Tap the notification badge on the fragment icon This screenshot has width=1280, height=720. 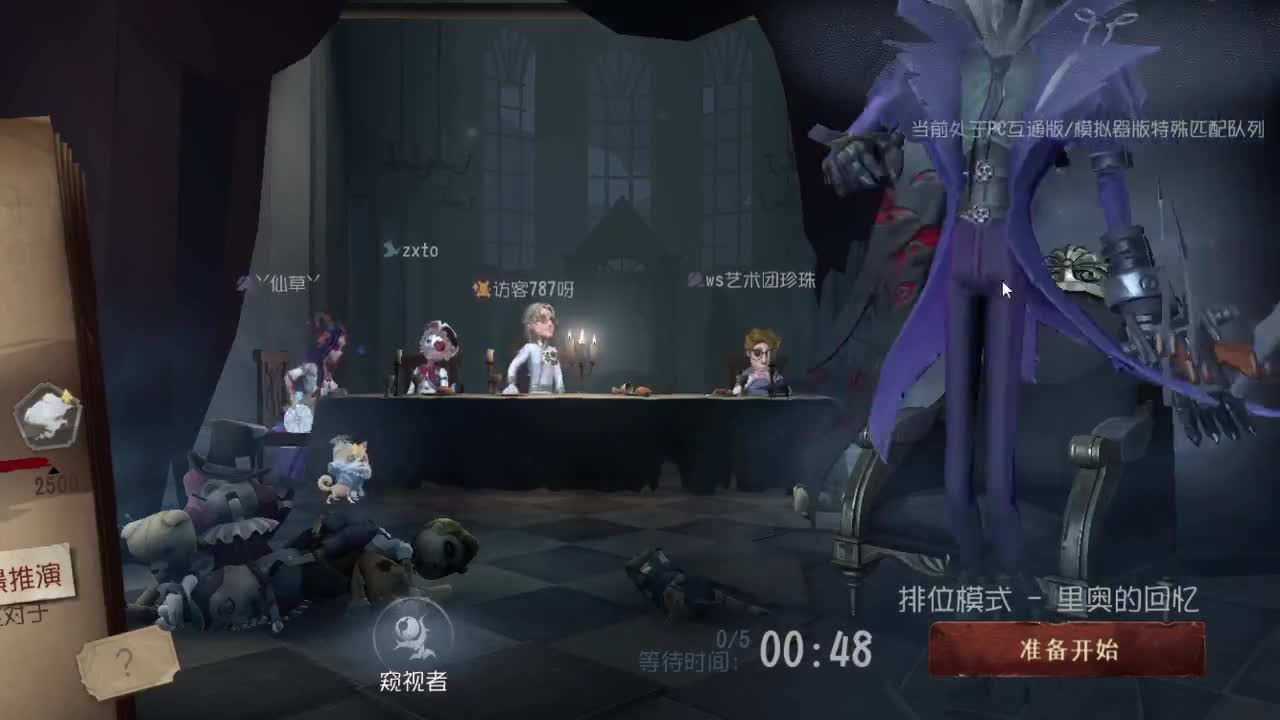tap(66, 395)
